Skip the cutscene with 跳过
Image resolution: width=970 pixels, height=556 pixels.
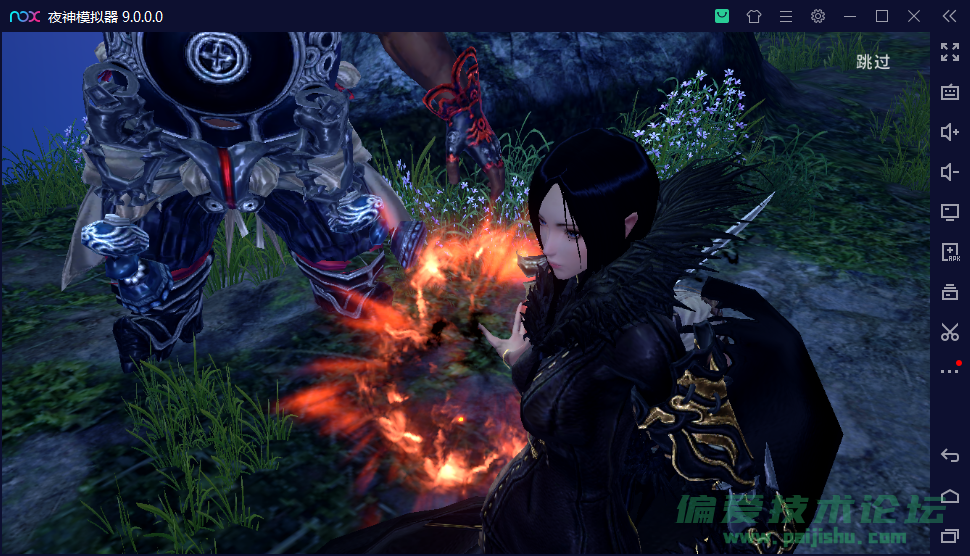coord(873,62)
